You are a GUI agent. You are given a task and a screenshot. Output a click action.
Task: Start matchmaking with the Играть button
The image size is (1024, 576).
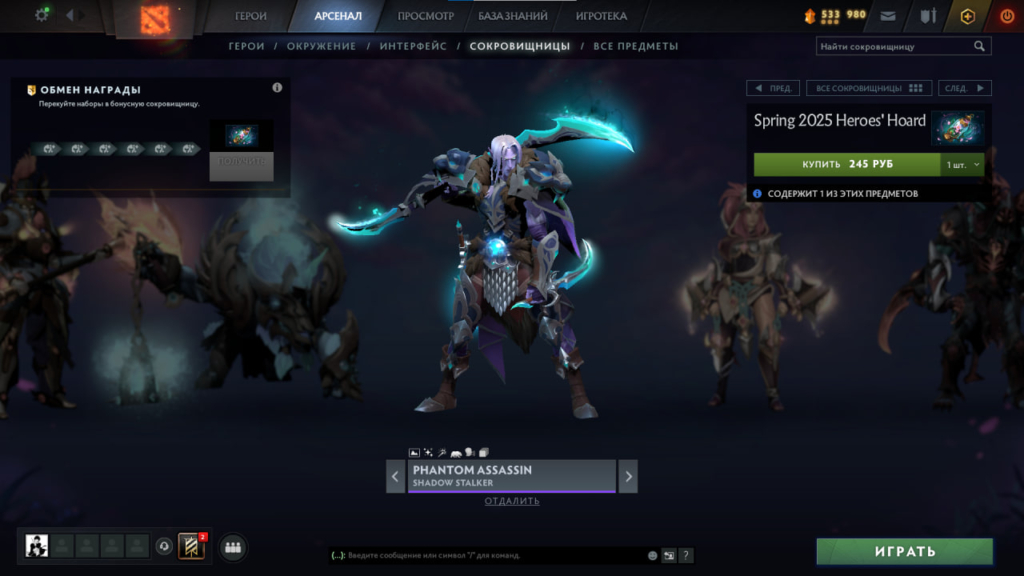(x=904, y=551)
